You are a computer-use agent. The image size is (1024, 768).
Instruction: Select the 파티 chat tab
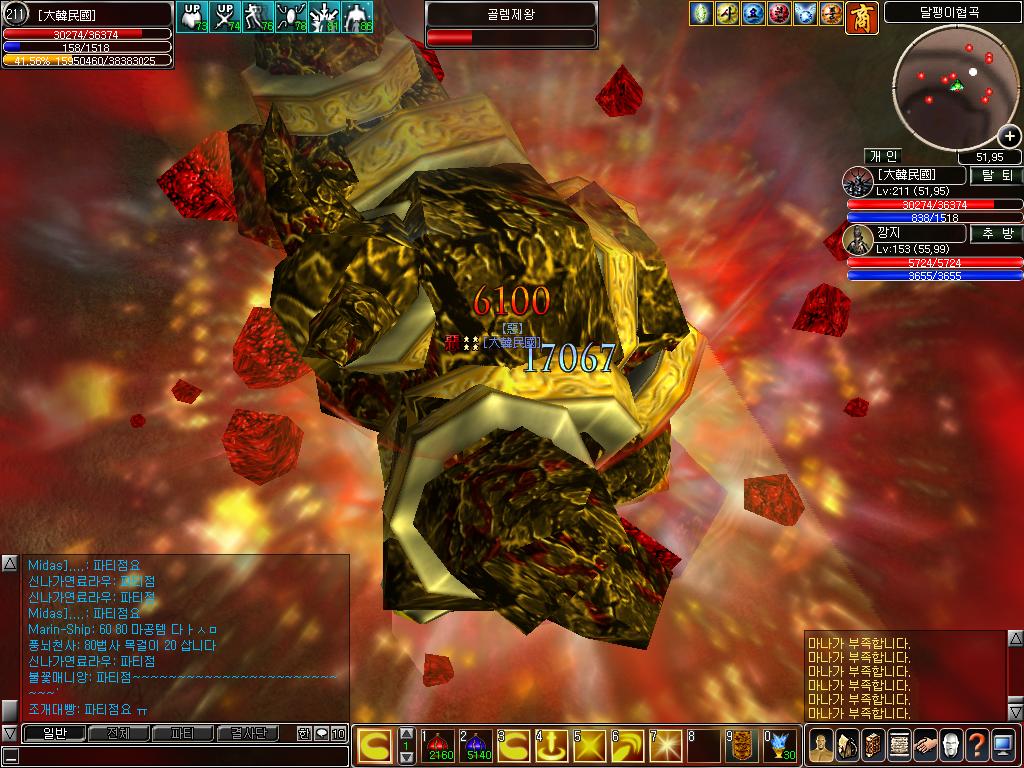(x=183, y=733)
